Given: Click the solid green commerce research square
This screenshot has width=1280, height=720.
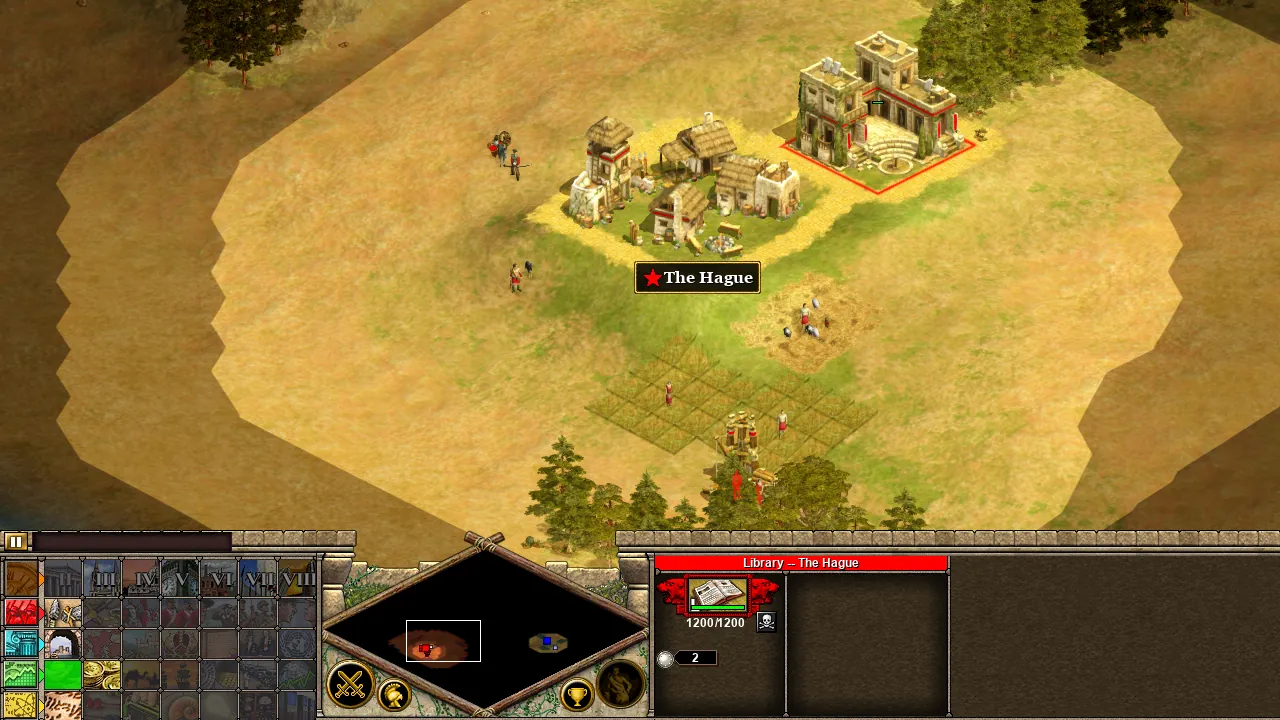Looking at the screenshot, I should [61, 675].
